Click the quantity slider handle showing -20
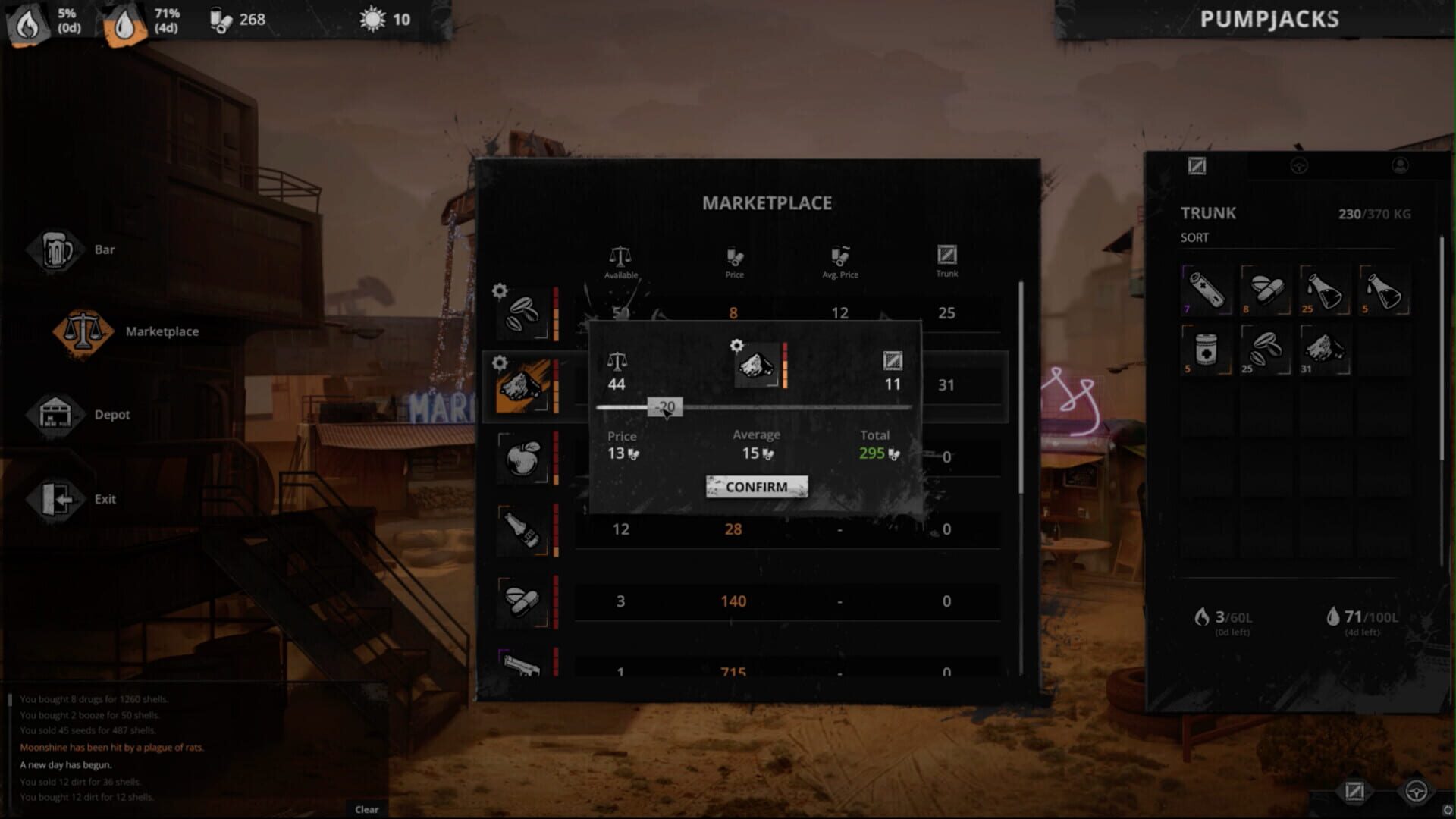 click(x=666, y=407)
